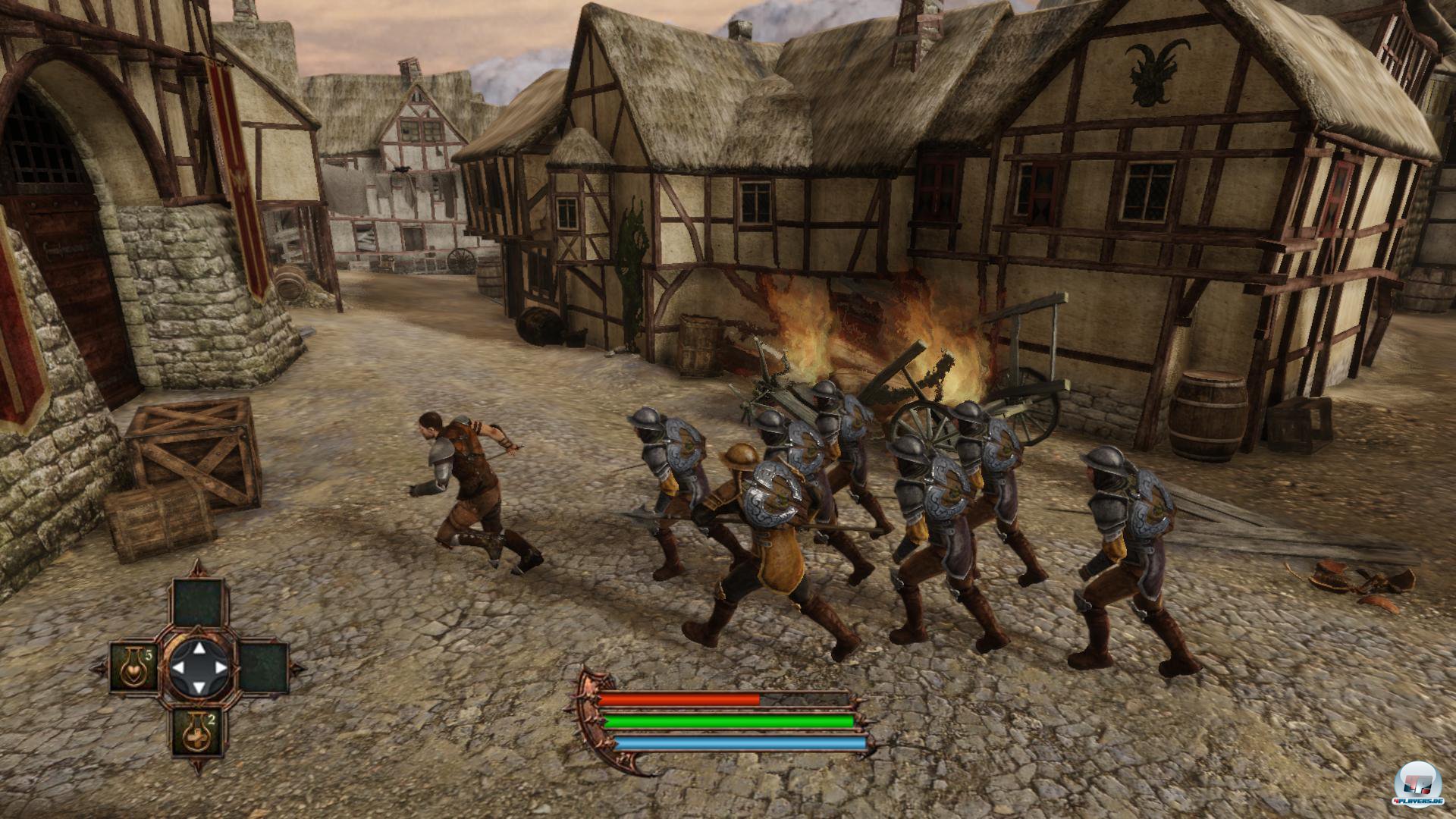1456x819 pixels.
Task: Use the heart potion quick slot
Action: pyautogui.click(x=133, y=667)
